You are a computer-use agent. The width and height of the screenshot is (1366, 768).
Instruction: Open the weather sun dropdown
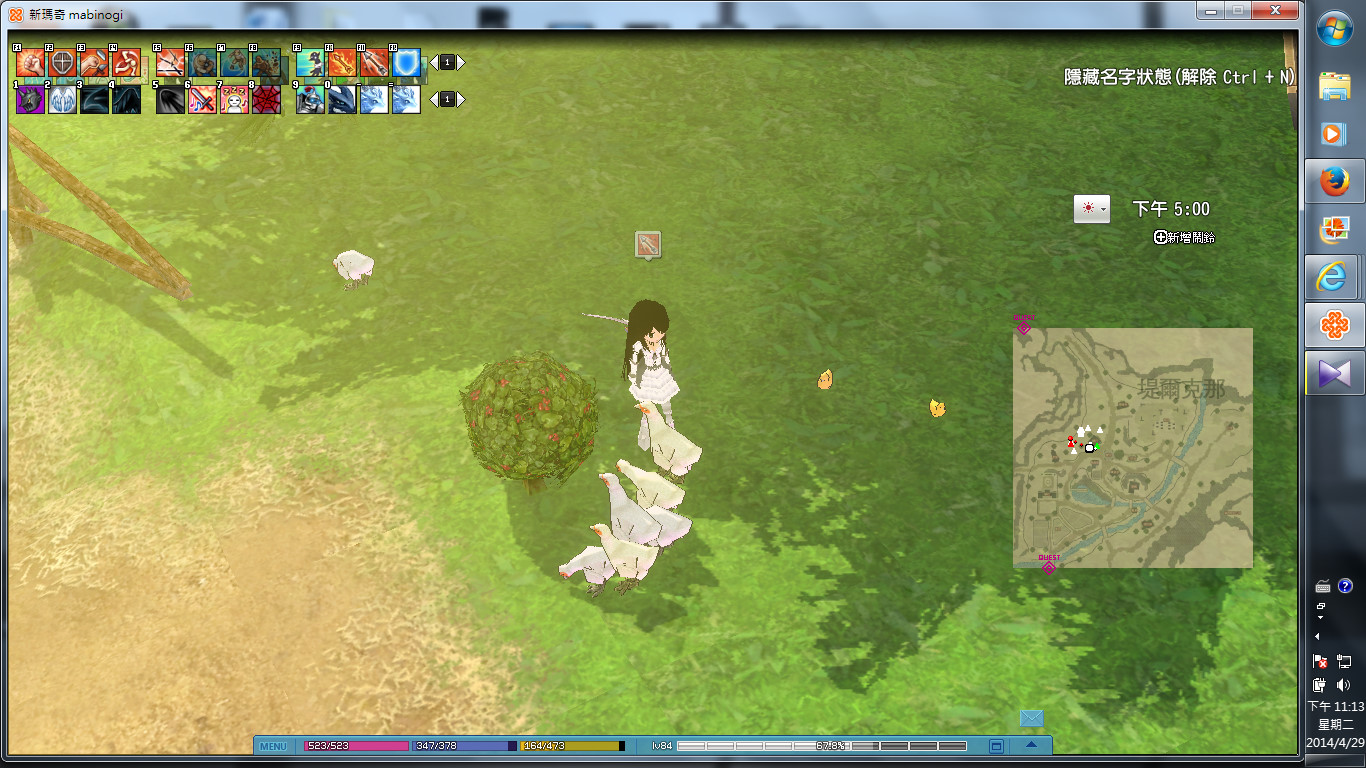1092,209
